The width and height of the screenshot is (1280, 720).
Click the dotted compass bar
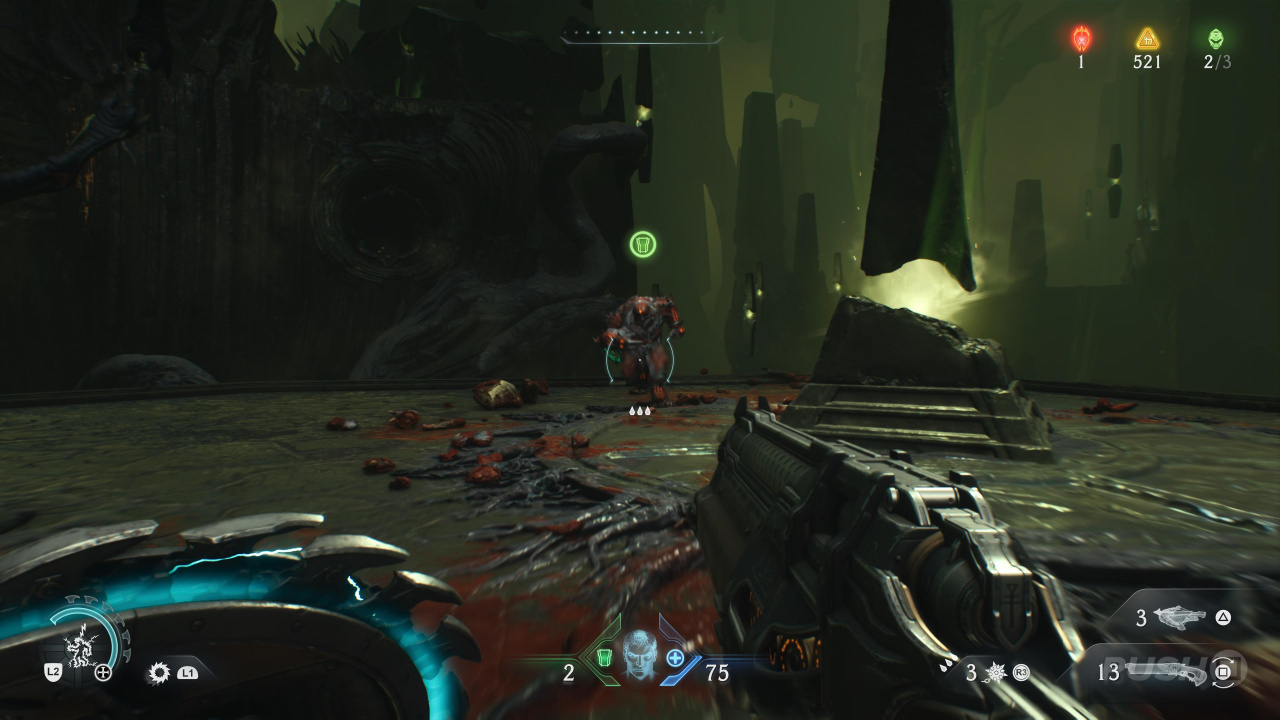[641, 36]
